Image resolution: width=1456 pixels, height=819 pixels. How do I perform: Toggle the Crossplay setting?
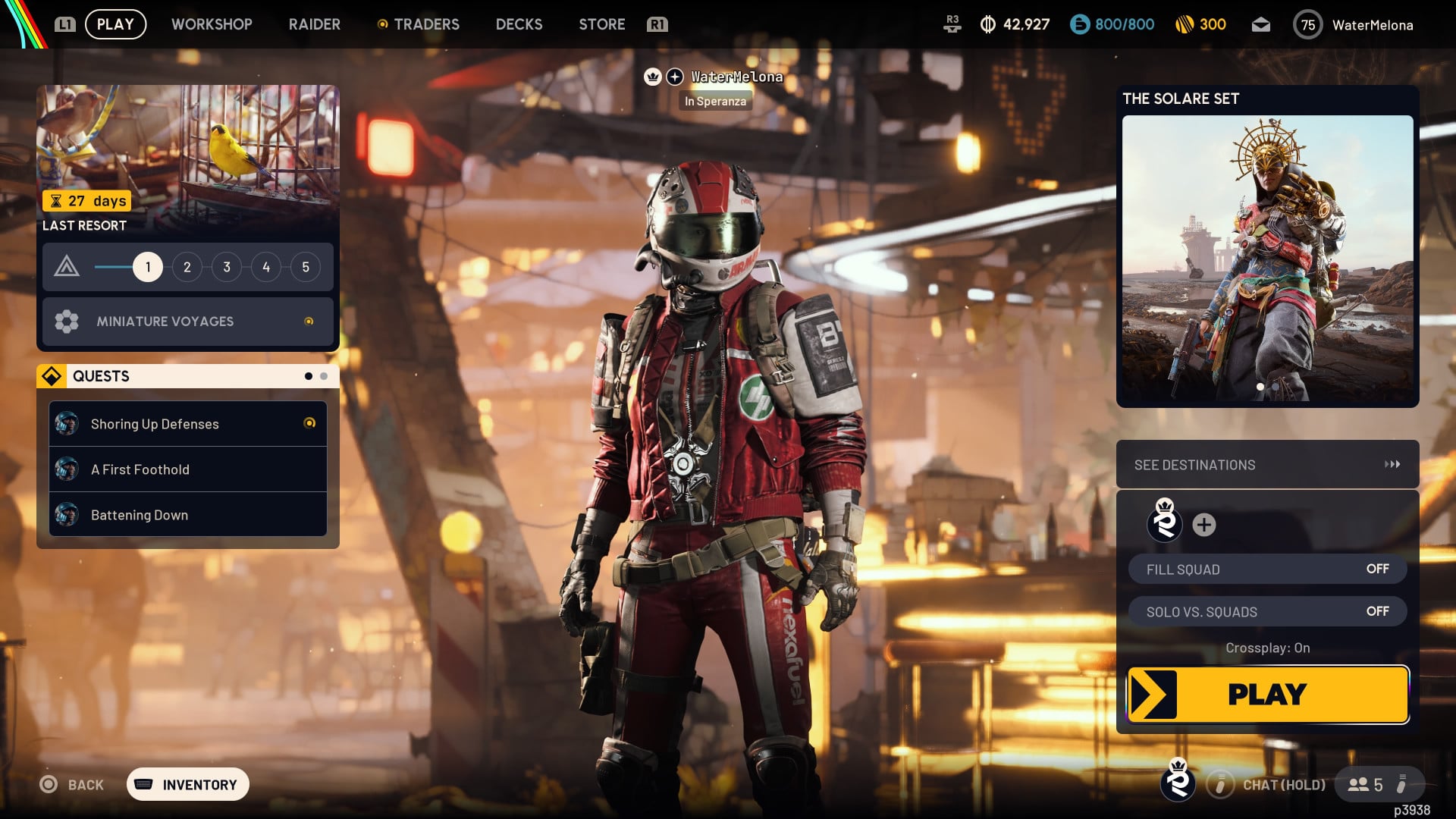[x=1268, y=648]
